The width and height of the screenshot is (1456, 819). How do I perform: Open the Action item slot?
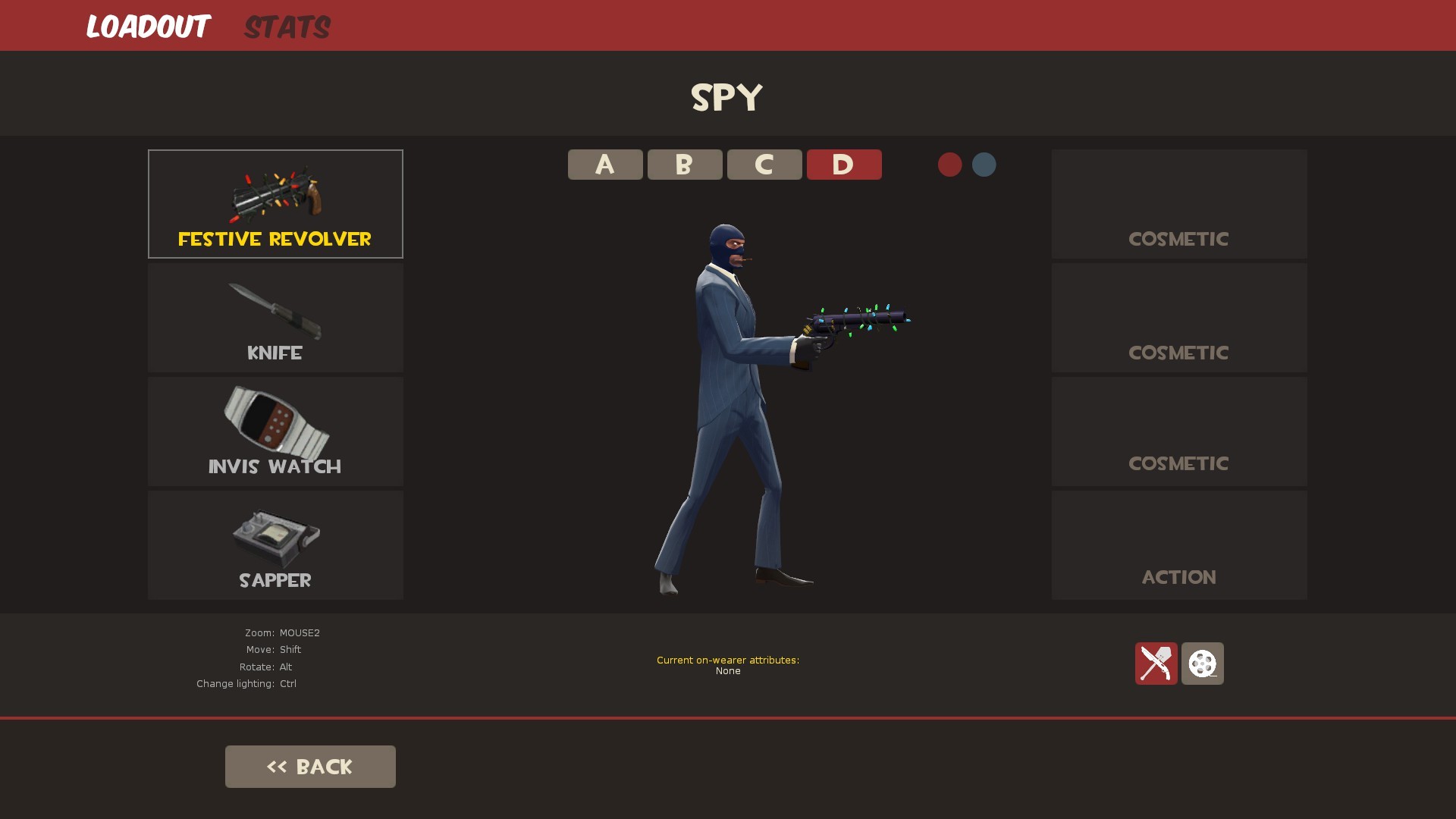[x=1178, y=544]
